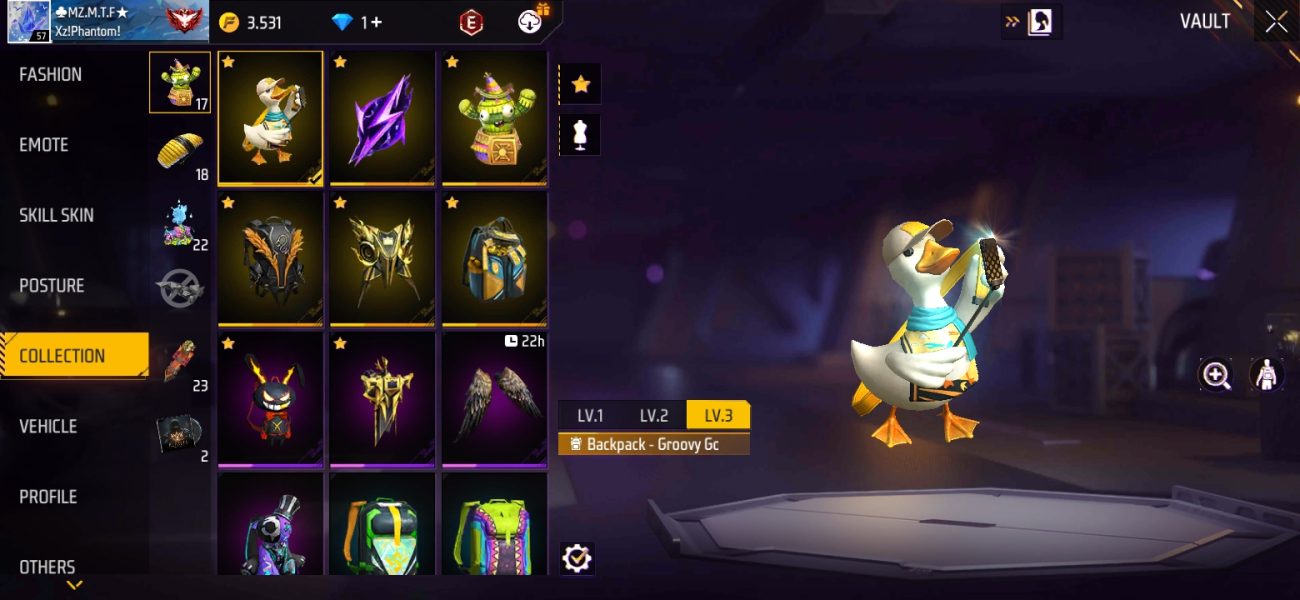Select the LV.1 backpack level tab
Image resolution: width=1300 pixels, height=600 pixels.
590,416
